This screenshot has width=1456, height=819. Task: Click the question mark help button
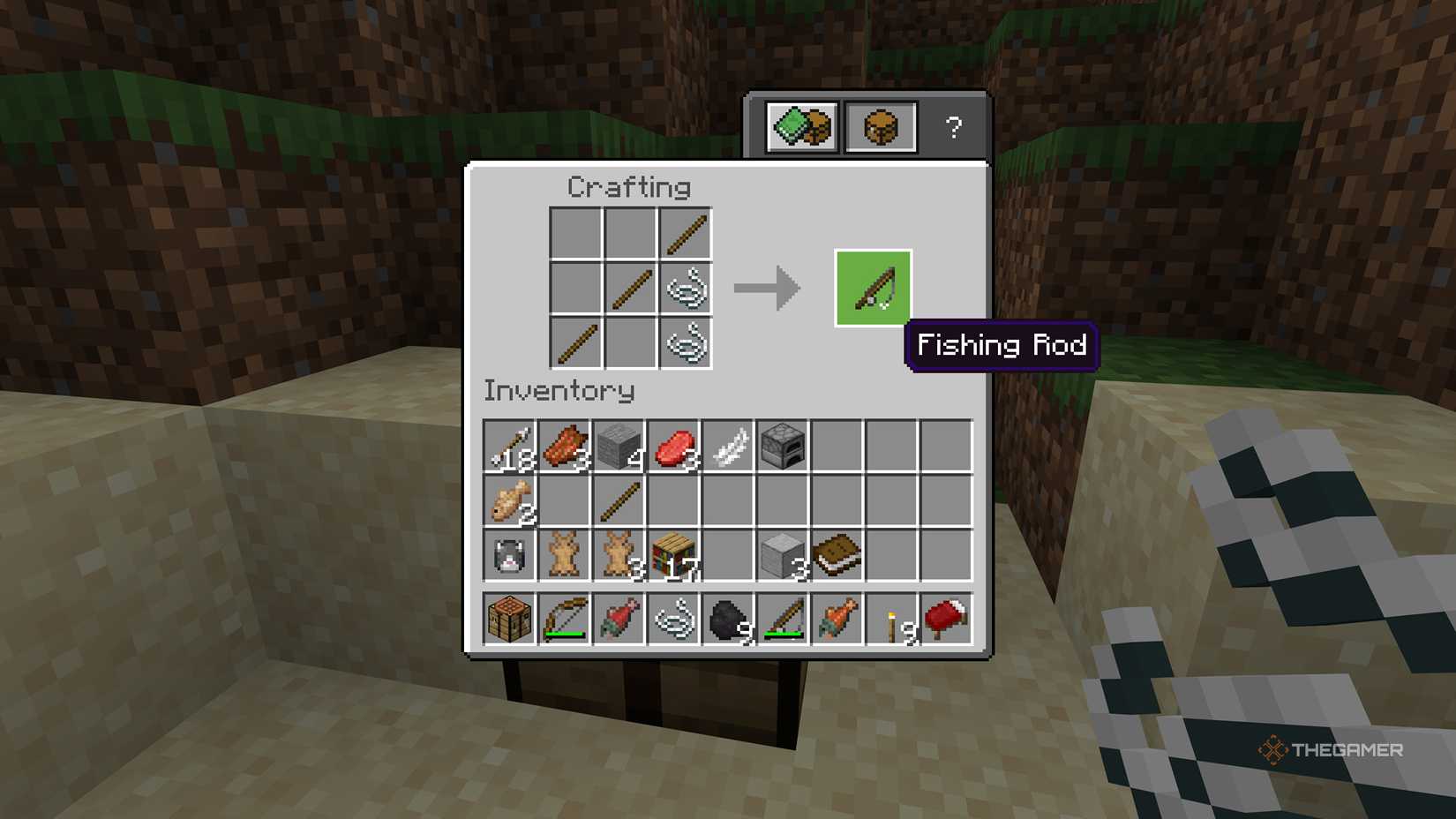click(x=952, y=127)
